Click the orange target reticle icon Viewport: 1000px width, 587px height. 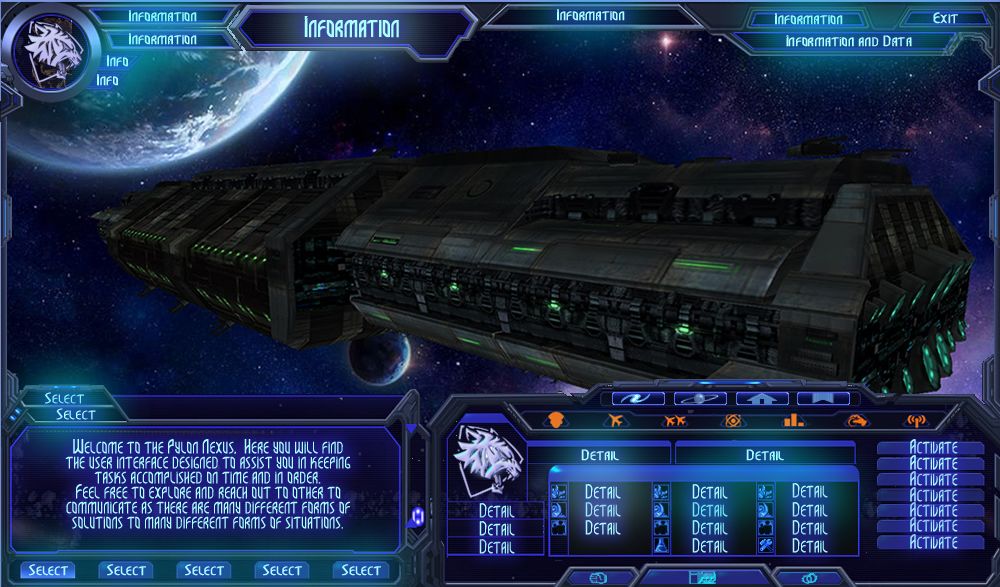734,420
